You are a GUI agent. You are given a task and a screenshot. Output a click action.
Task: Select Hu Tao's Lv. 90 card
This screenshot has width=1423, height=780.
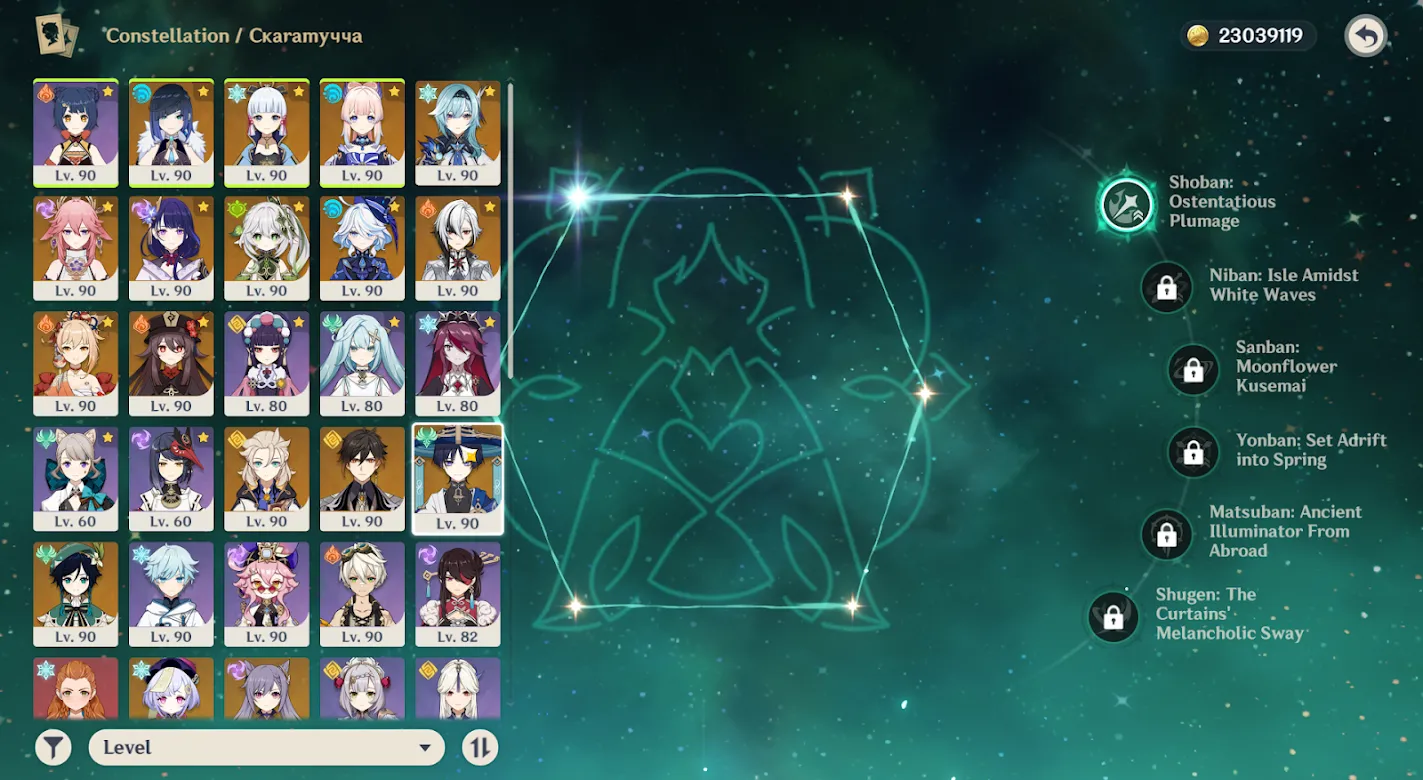click(171, 363)
